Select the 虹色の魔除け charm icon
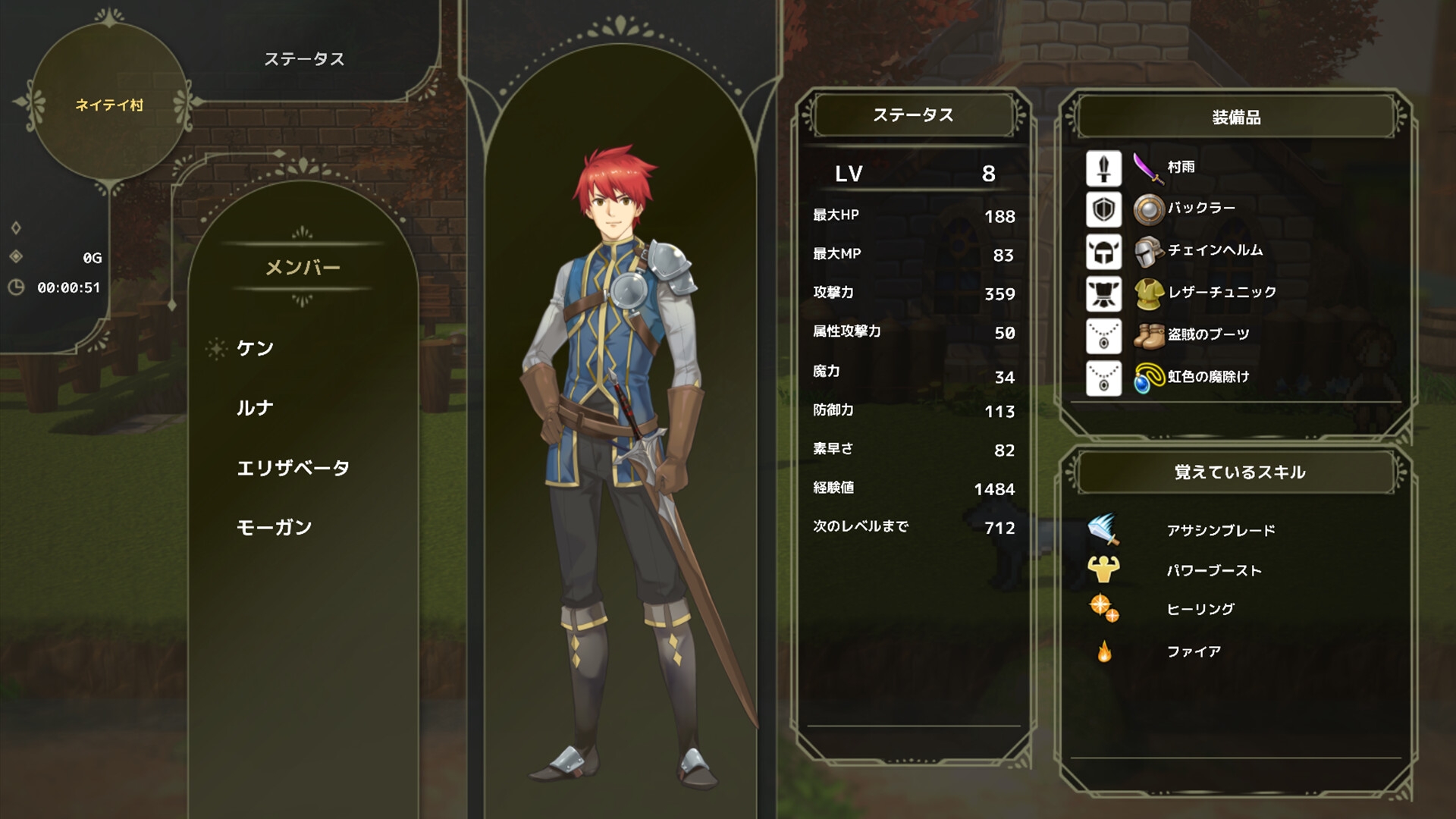 tap(1147, 376)
